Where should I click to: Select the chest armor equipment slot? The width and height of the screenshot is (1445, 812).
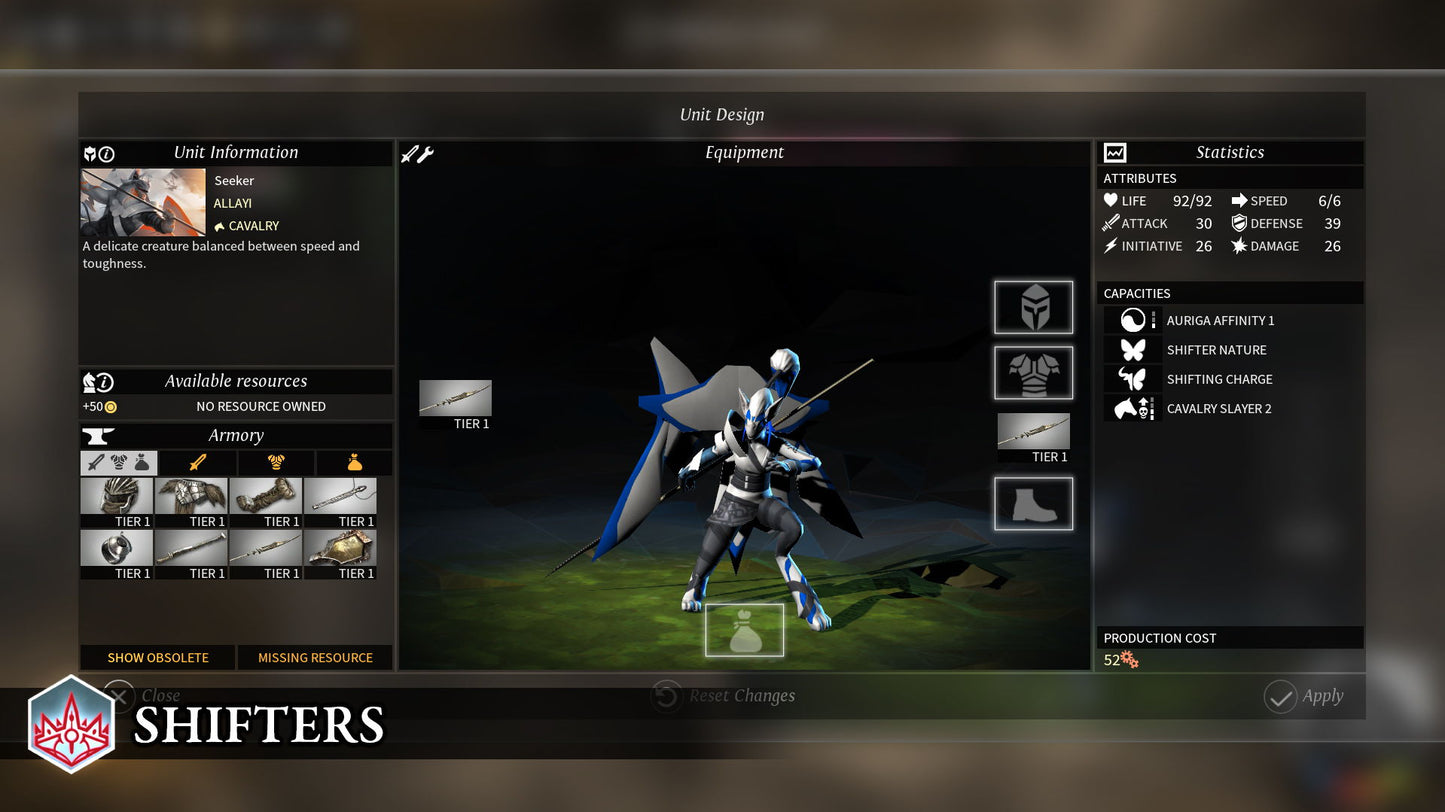coord(1033,372)
